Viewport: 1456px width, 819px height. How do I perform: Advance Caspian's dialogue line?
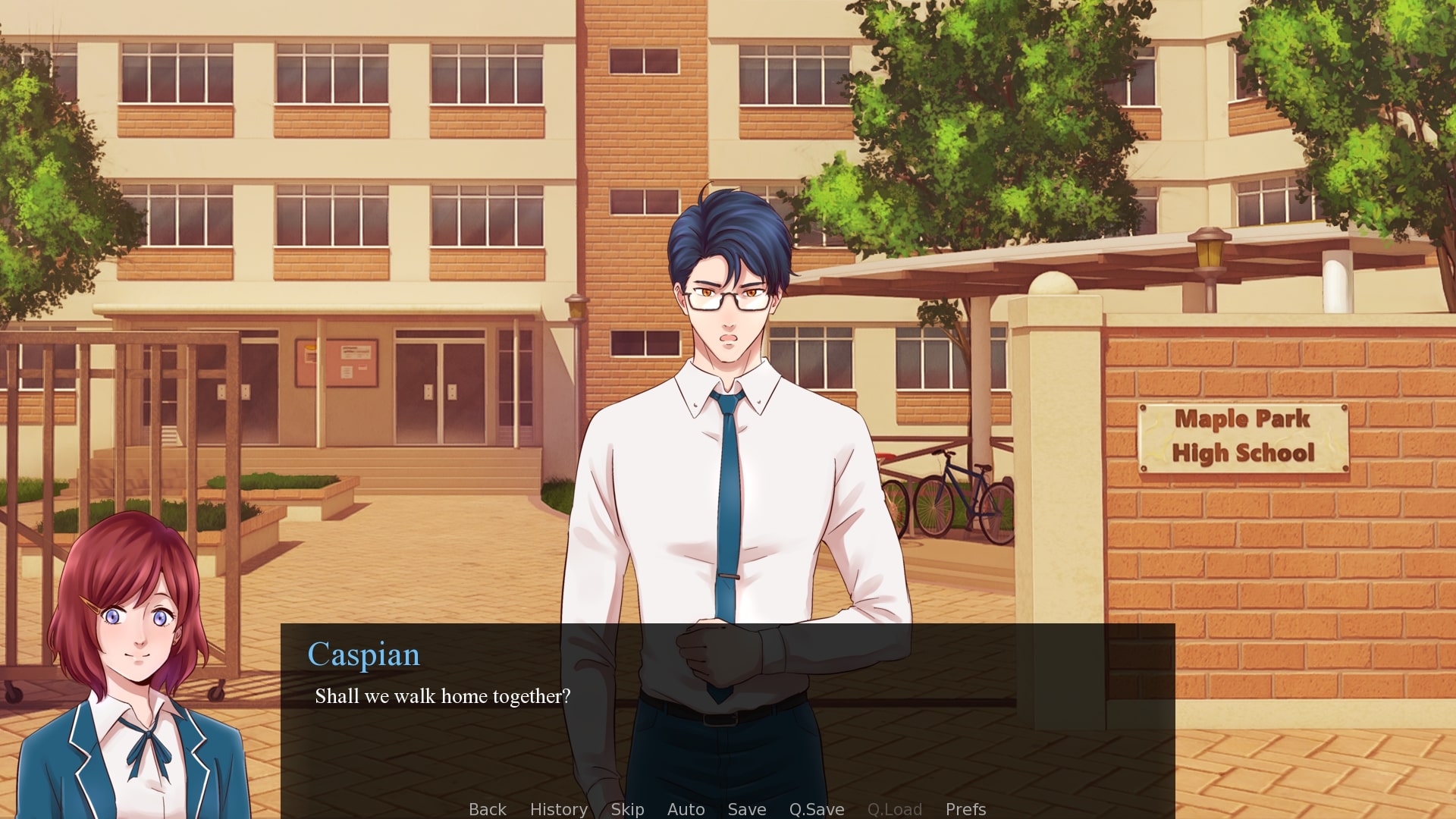726,720
